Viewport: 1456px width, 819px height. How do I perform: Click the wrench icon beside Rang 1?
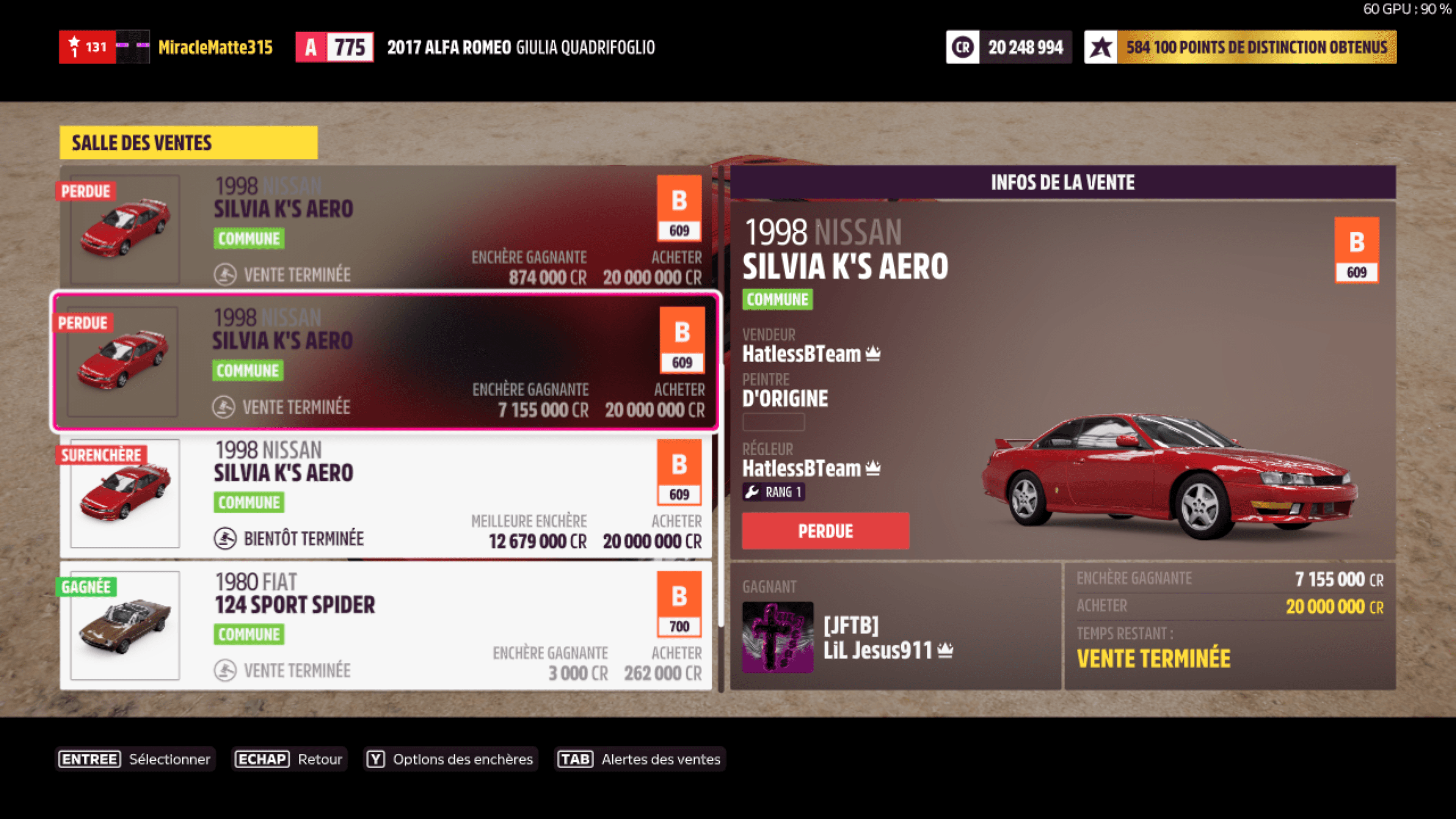(752, 492)
